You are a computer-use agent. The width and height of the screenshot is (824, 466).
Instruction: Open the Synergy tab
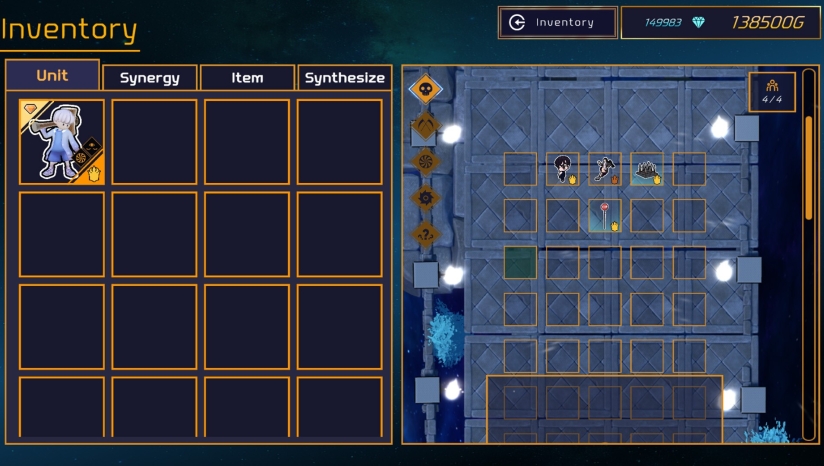click(x=149, y=78)
